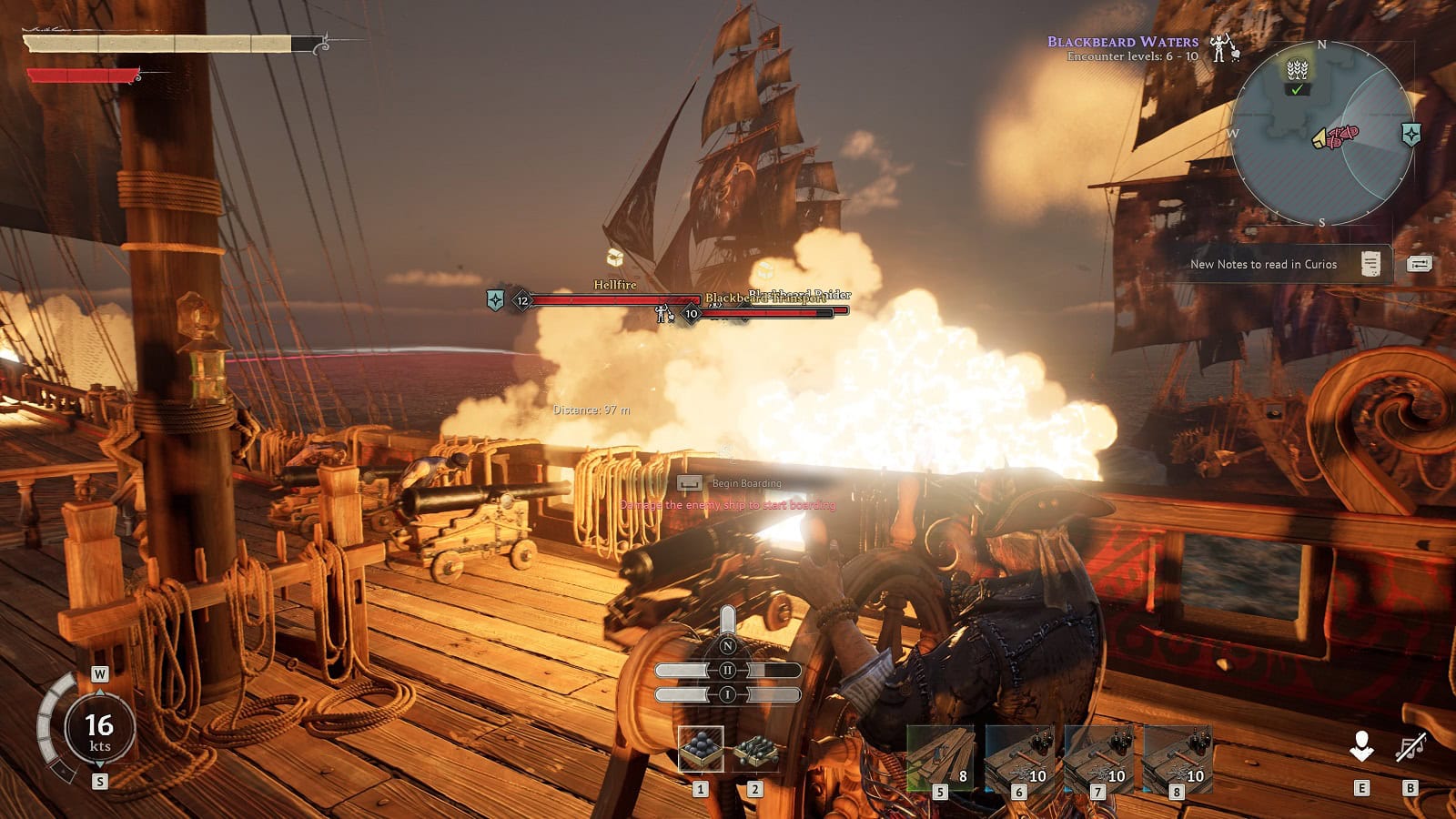
Task: Toggle the crossed-out music note icon
Action: coord(1410,748)
